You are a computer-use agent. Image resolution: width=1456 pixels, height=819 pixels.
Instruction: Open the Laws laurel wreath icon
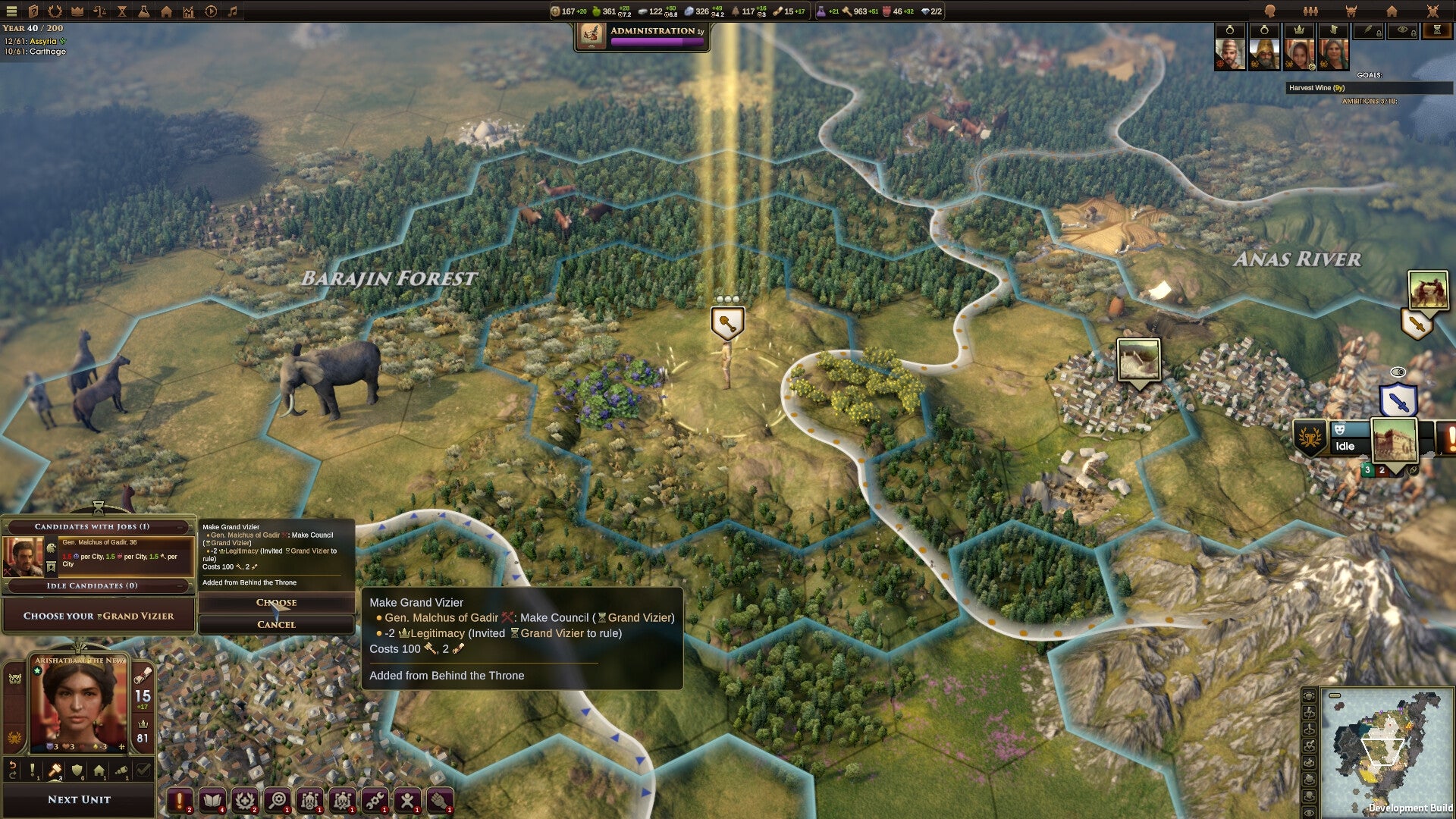point(244,798)
